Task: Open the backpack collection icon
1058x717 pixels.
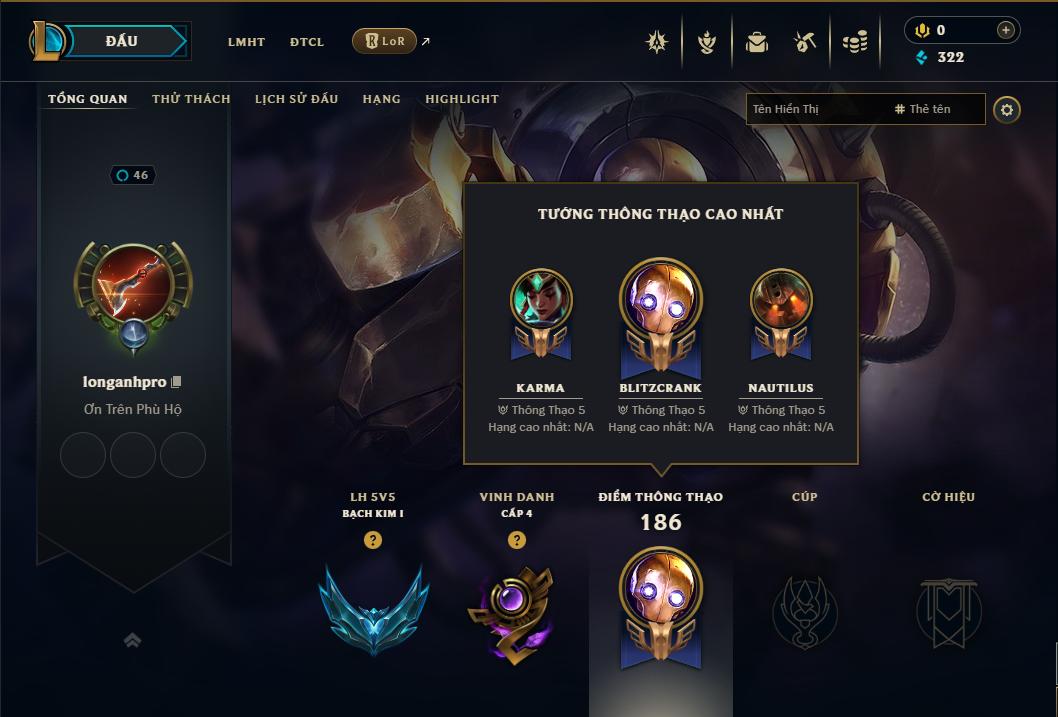Action: pos(757,42)
